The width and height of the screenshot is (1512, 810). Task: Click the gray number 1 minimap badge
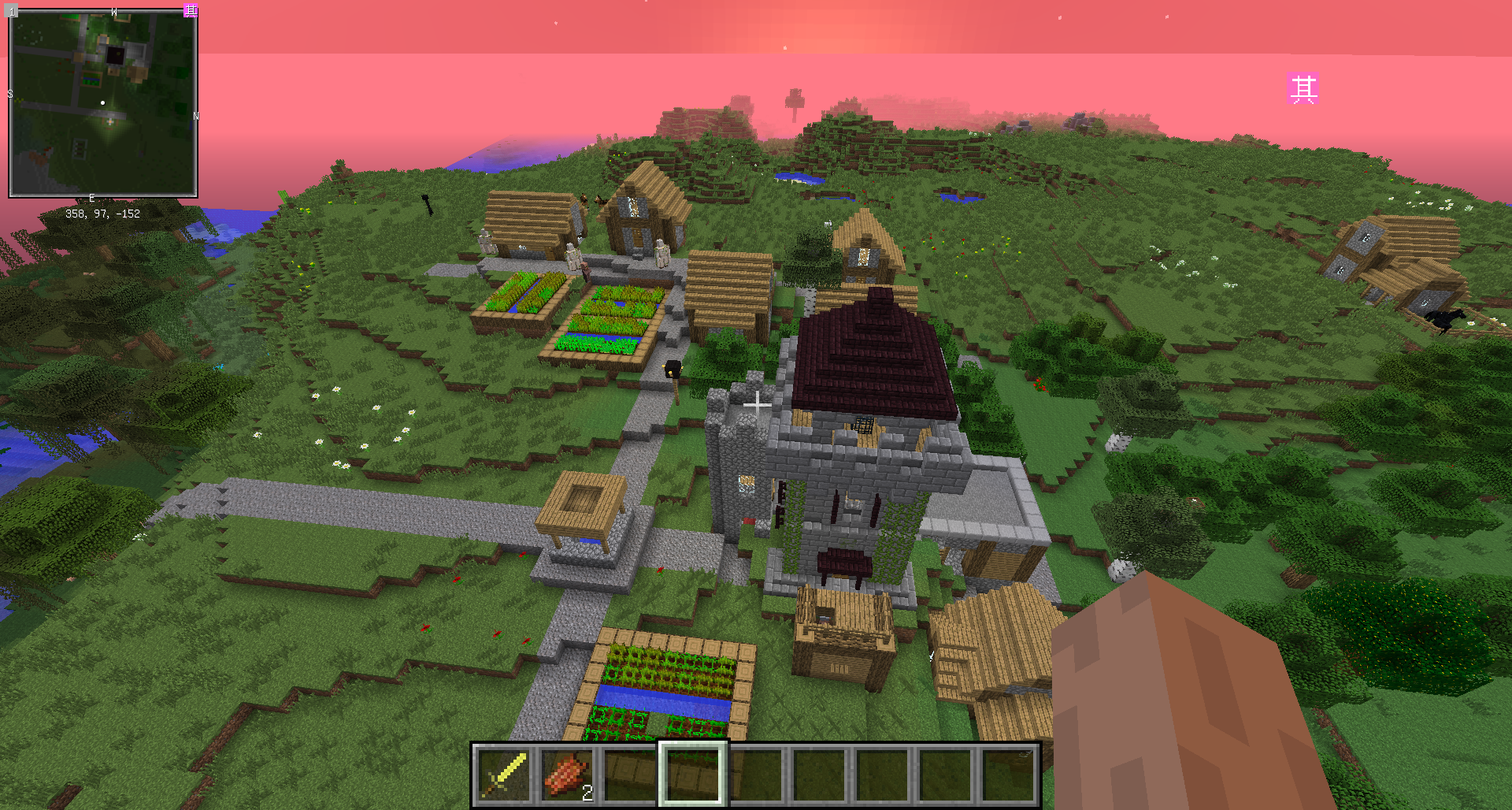(12, 11)
